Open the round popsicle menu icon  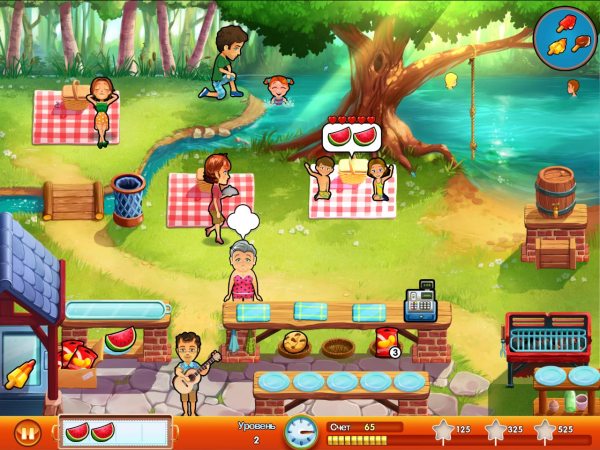[x=565, y=36]
